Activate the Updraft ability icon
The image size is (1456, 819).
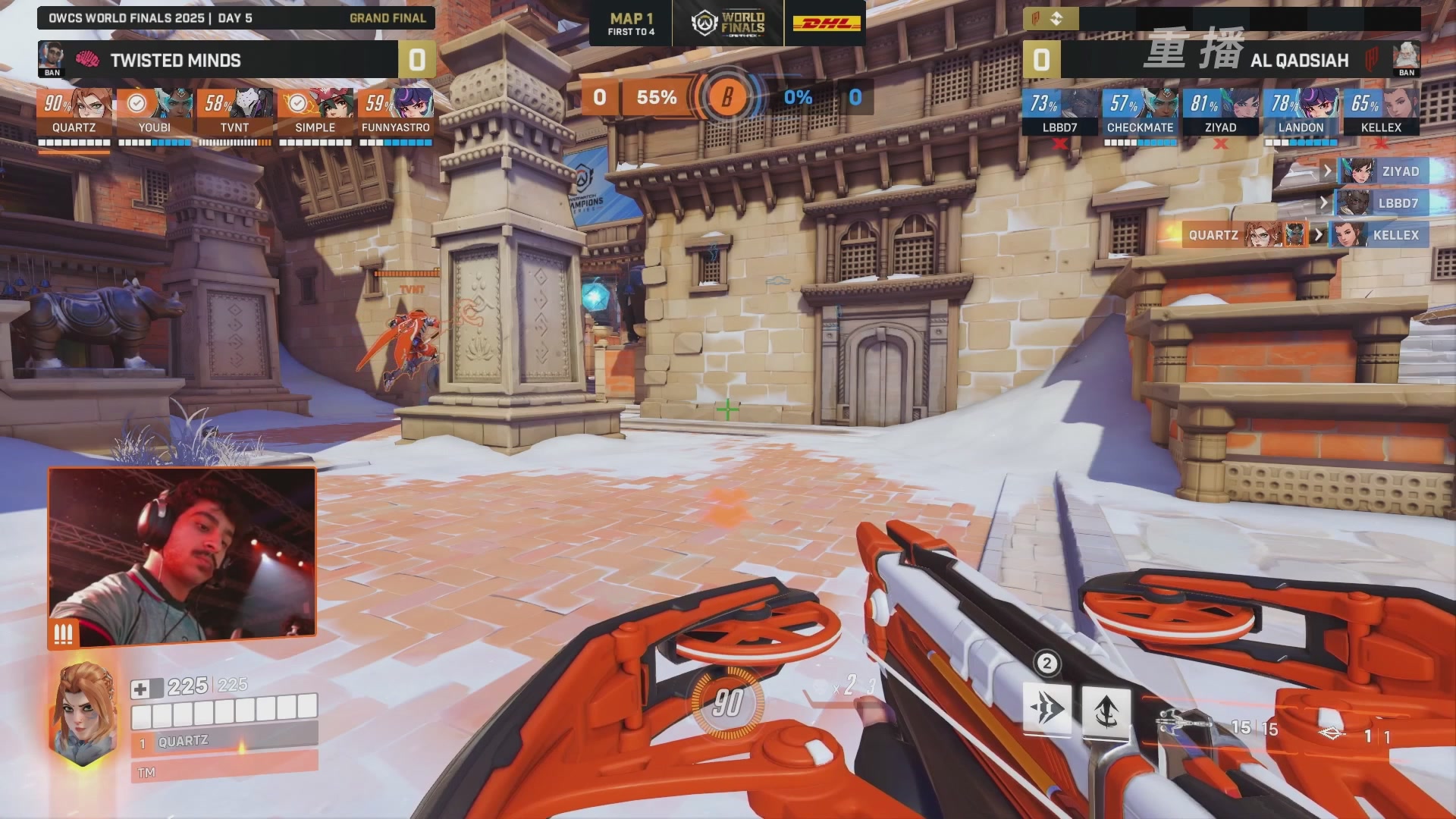pos(1106,711)
